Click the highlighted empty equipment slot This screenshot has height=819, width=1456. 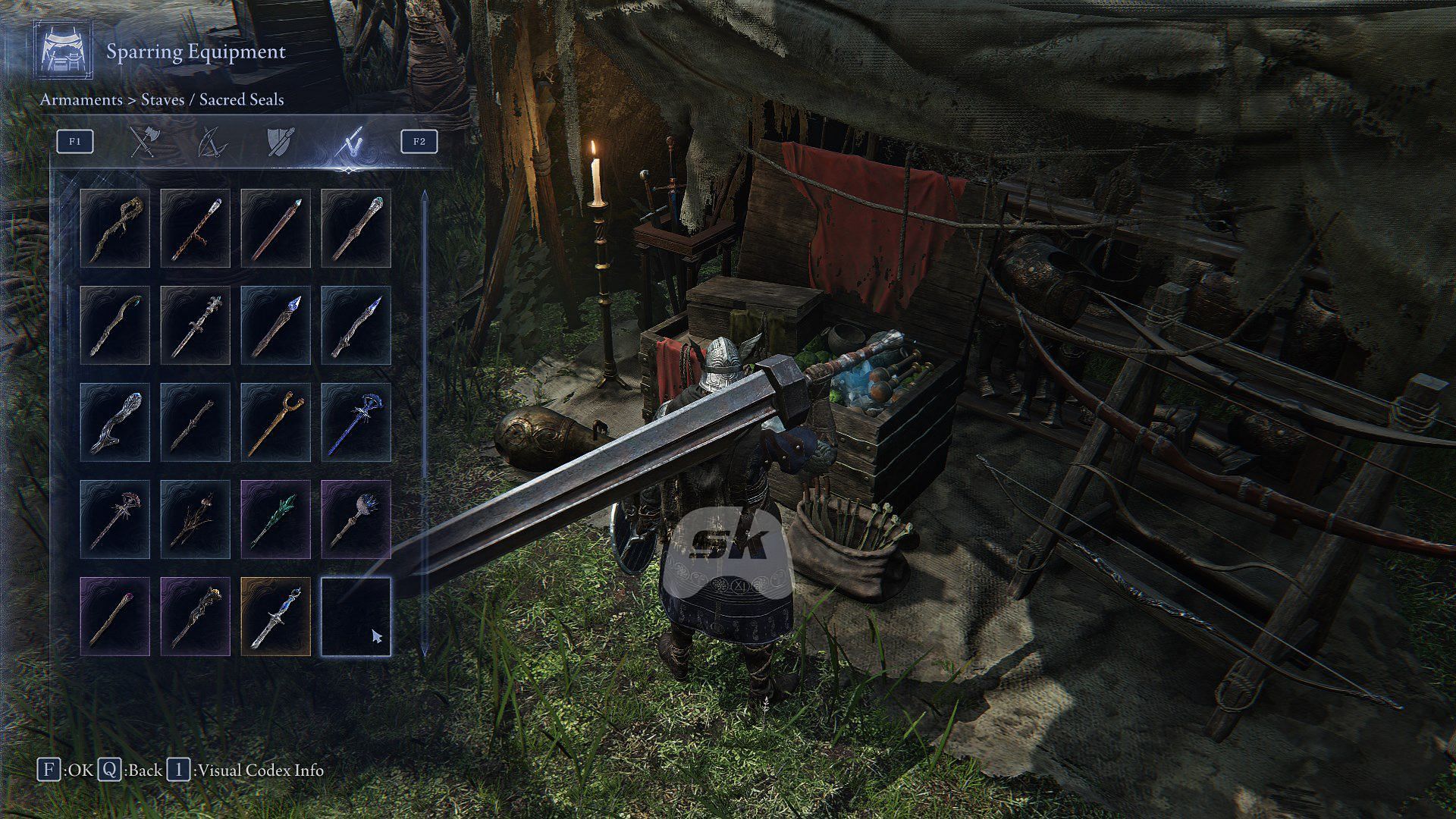(356, 617)
